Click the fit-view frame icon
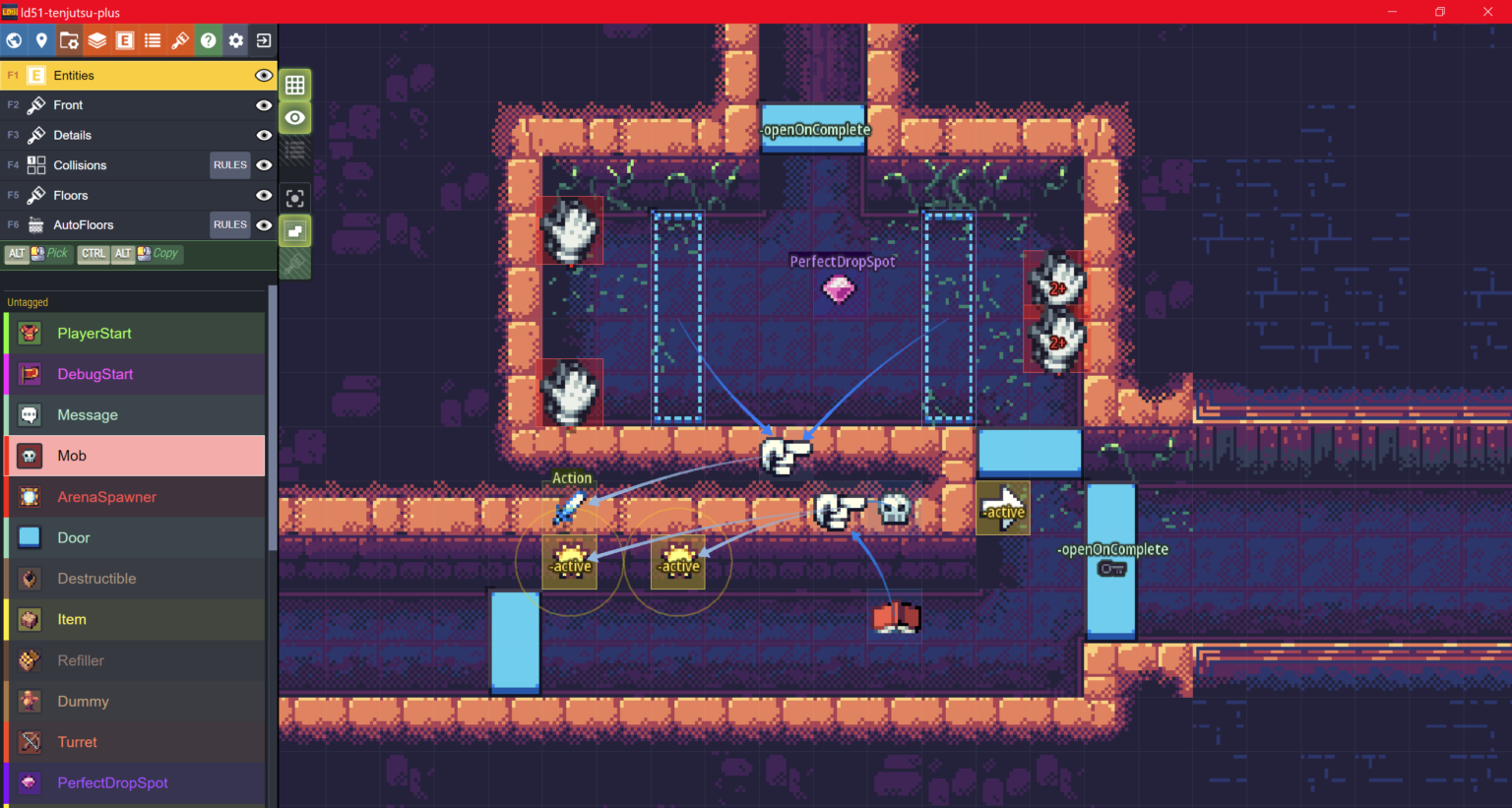The image size is (1512, 808). [294, 198]
